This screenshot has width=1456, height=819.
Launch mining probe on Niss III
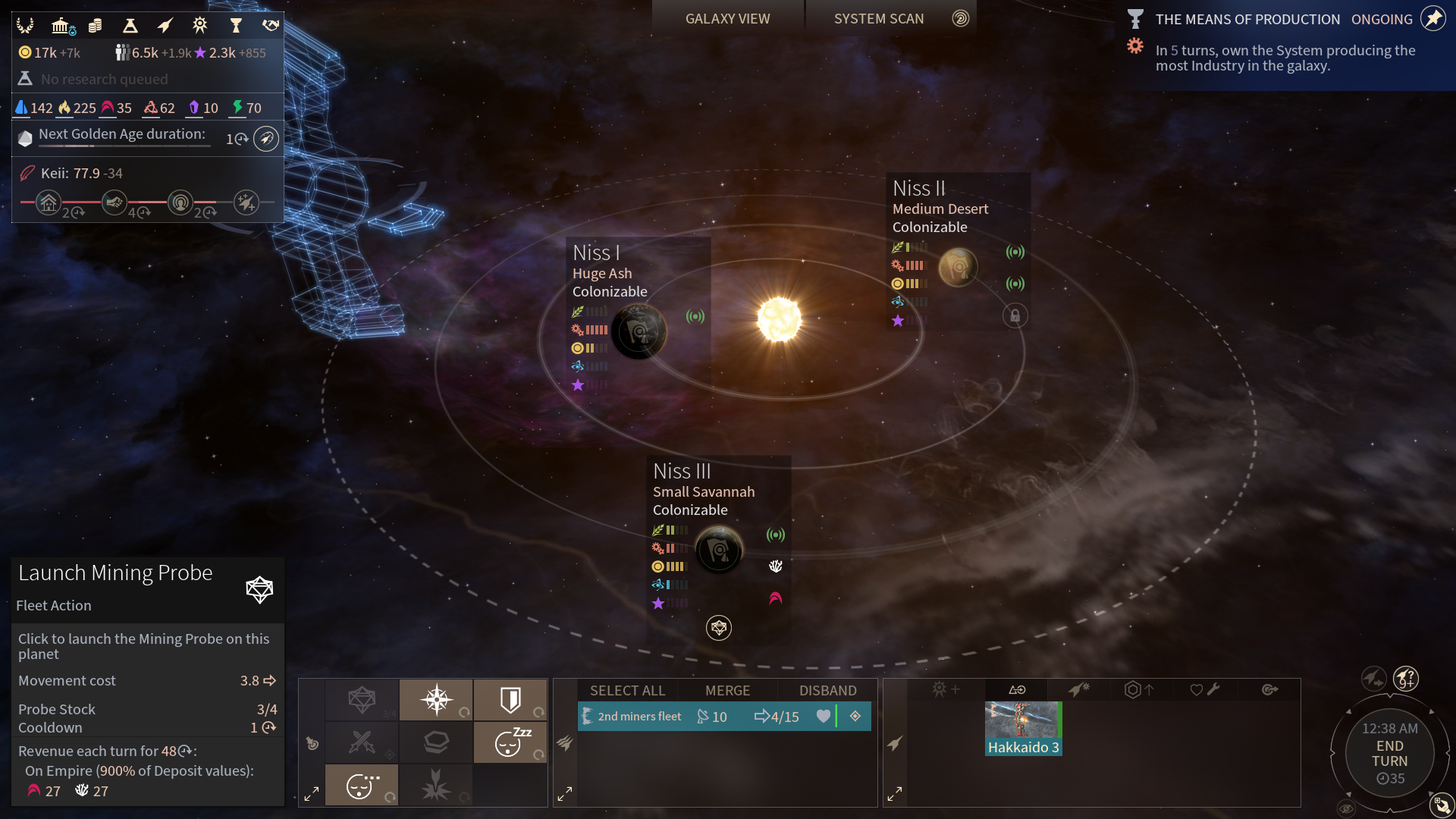pos(719,628)
